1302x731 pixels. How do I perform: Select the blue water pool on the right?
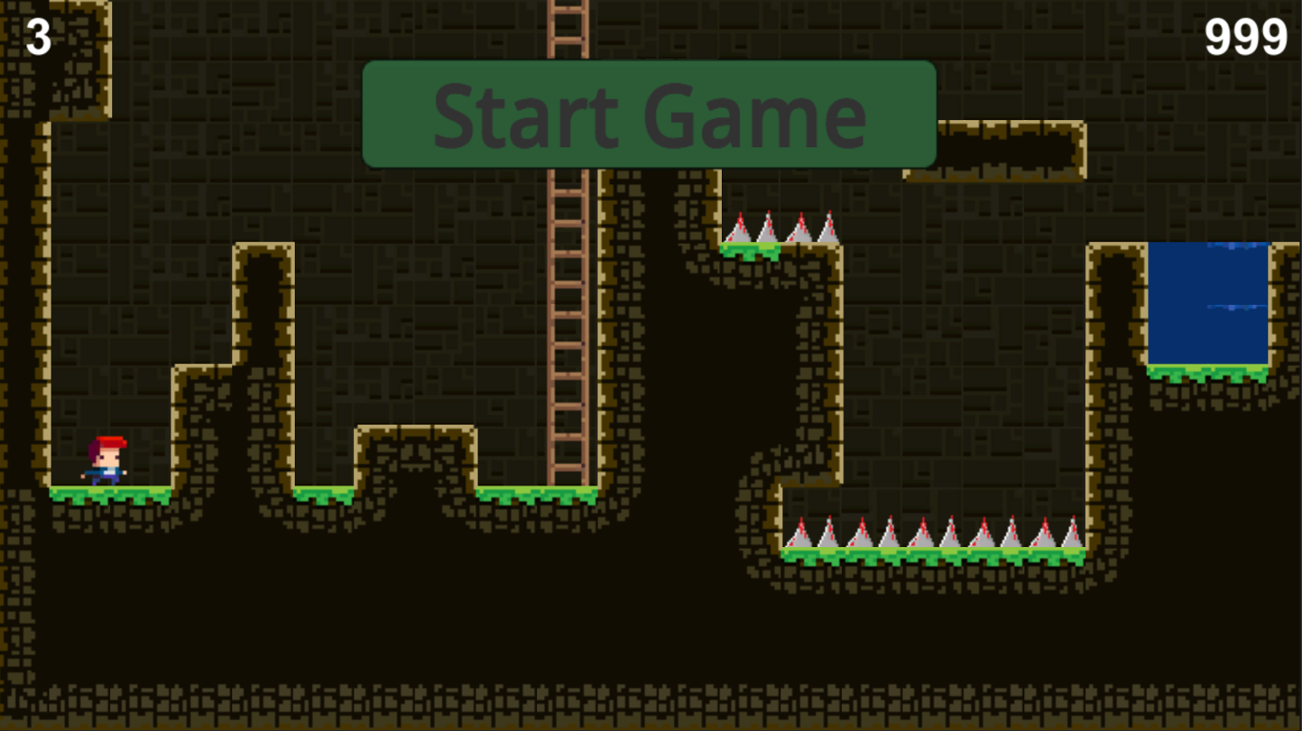[1210, 300]
